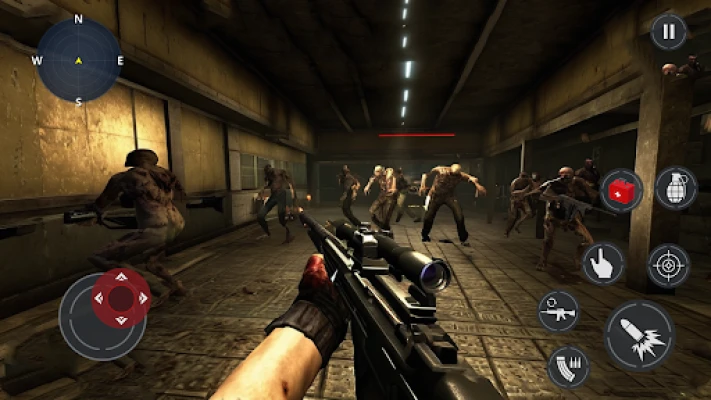711x400 pixels.
Task: Reload using the ammo magazine button
Action: click(568, 366)
